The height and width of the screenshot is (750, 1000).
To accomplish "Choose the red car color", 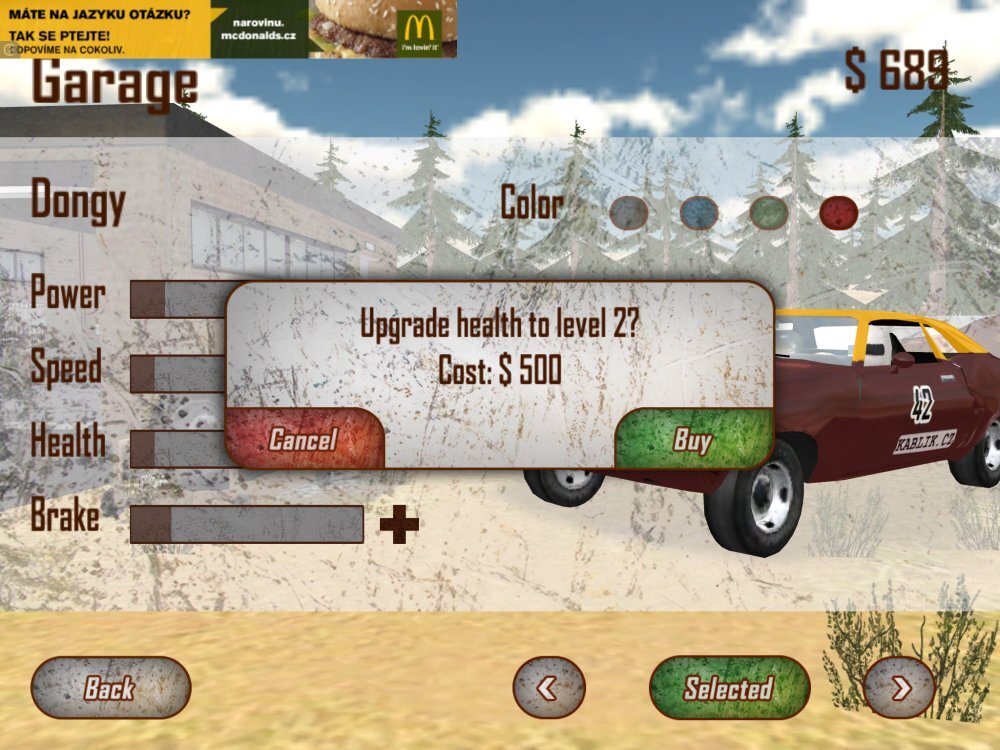I will tap(838, 212).
